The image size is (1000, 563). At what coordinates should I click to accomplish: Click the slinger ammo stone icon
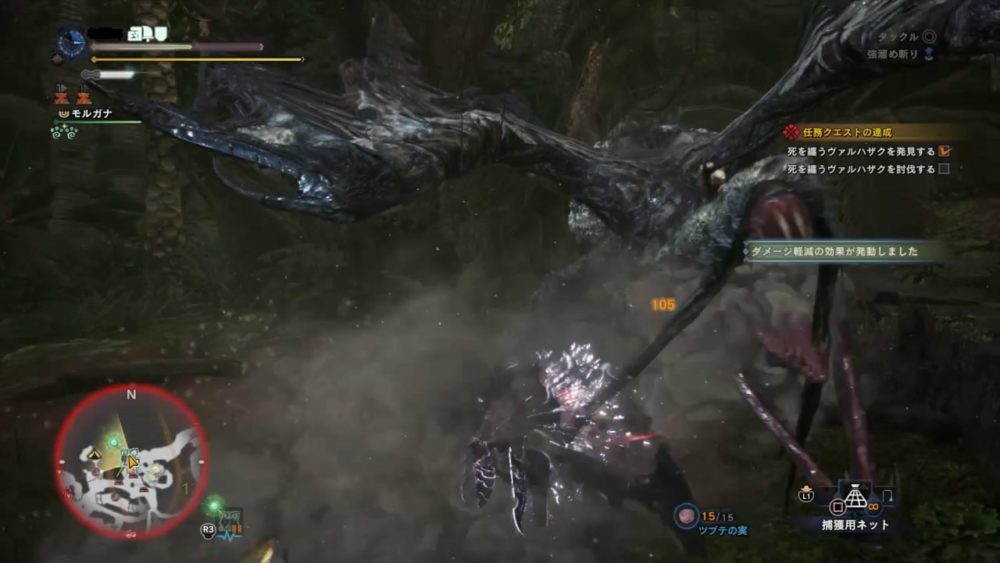click(687, 514)
